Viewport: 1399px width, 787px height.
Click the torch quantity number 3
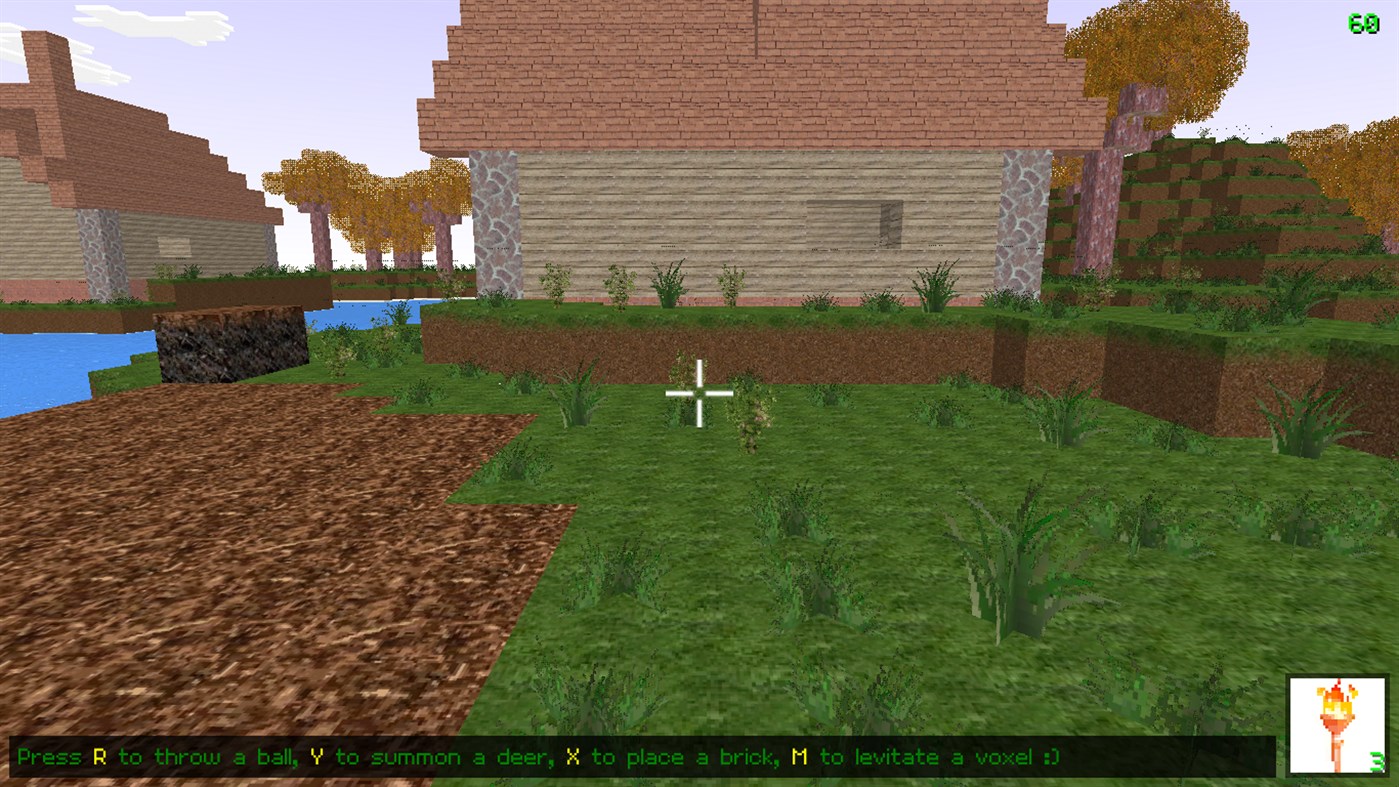point(1375,762)
